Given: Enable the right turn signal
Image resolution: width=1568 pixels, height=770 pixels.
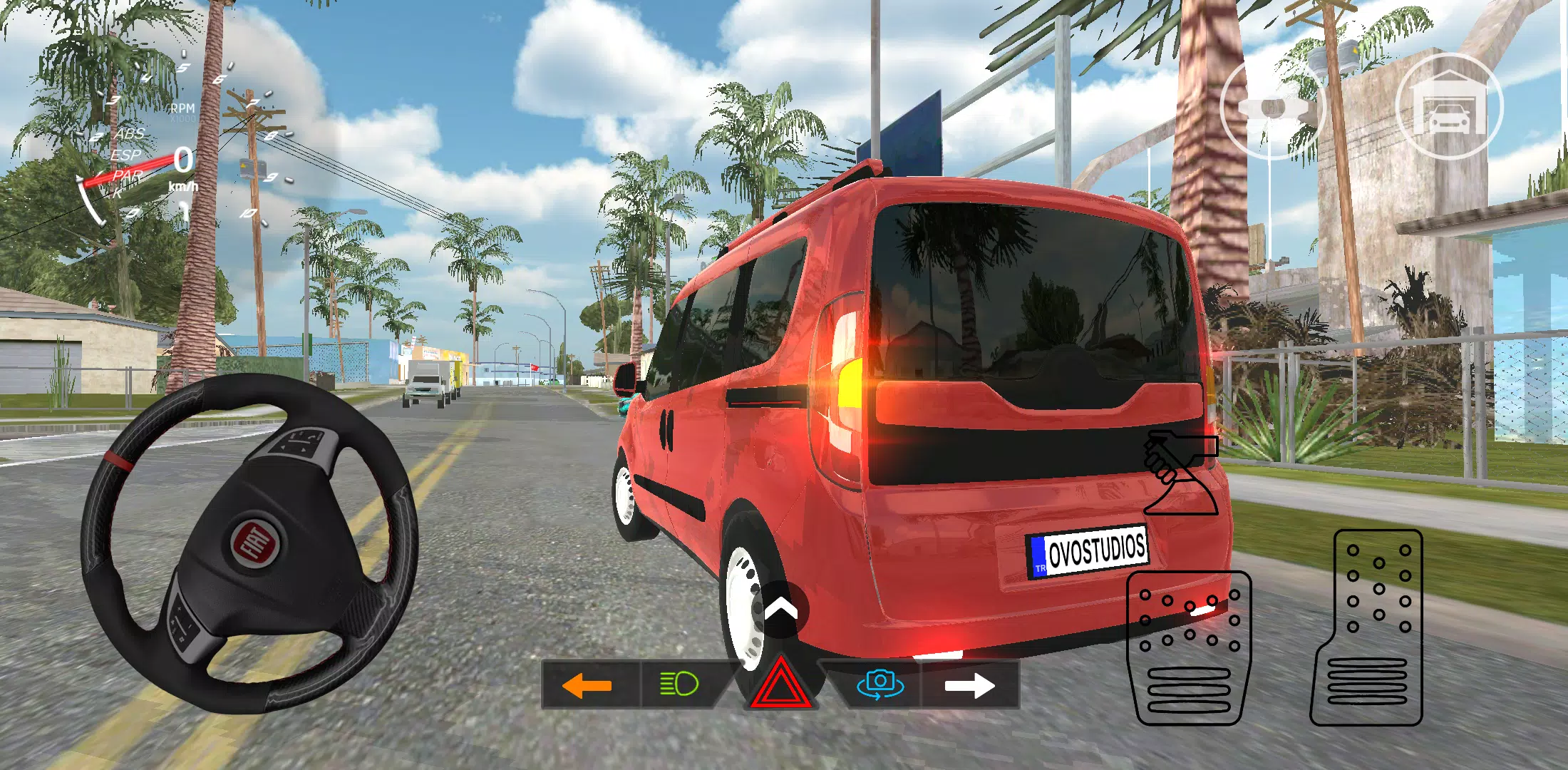Looking at the screenshot, I should pyautogui.click(x=969, y=687).
